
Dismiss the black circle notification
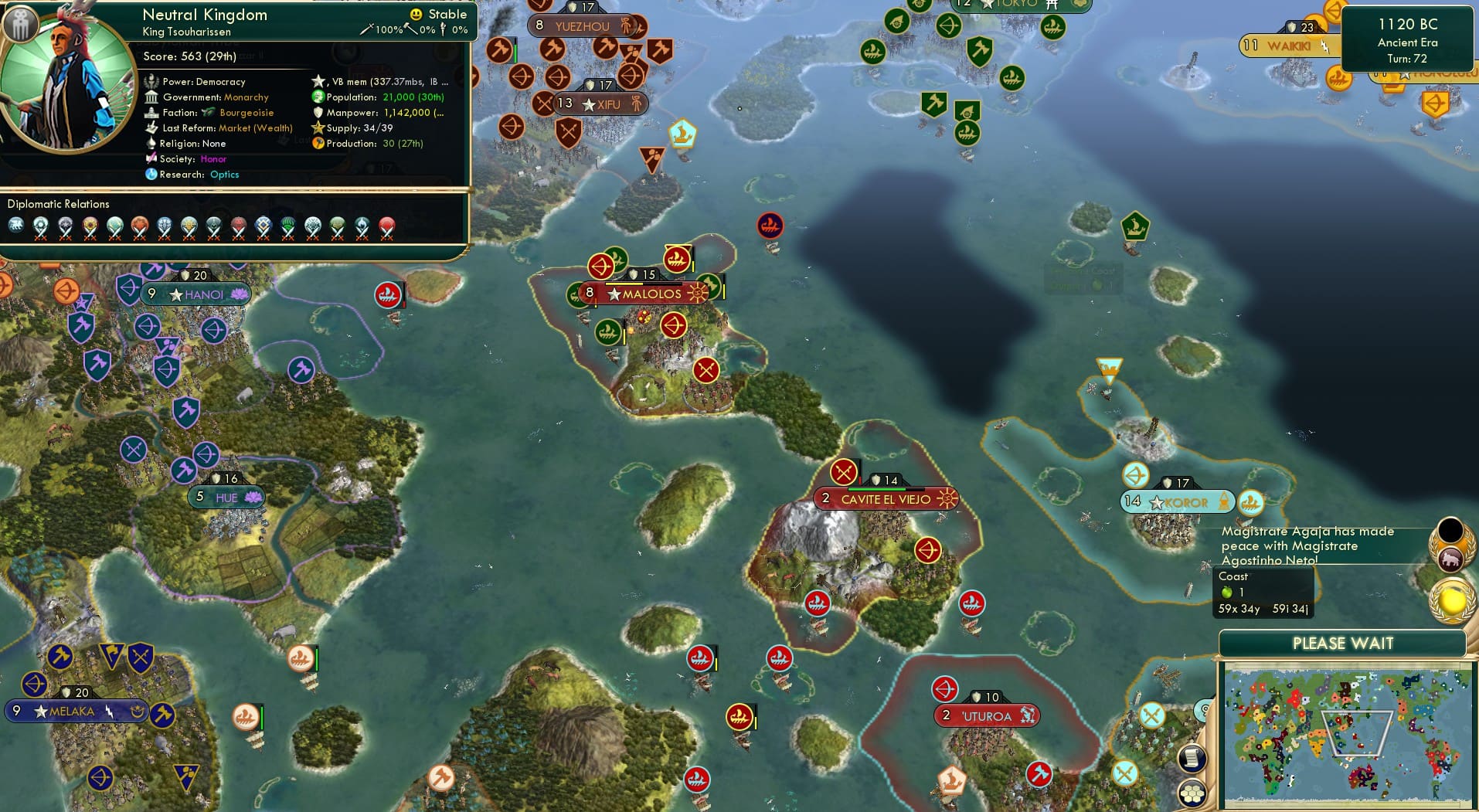[1450, 530]
